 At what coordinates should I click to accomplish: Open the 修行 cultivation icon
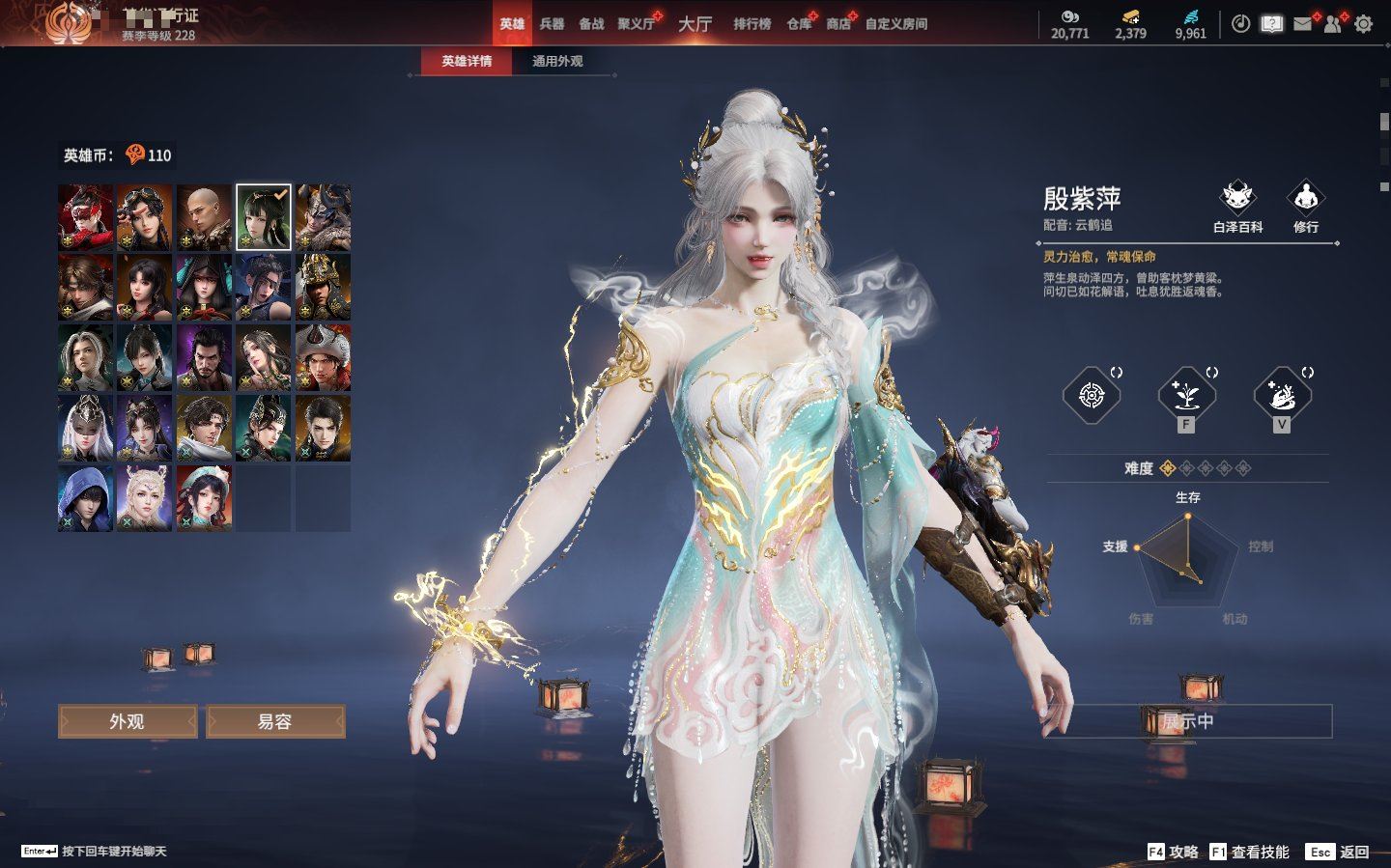pos(1306,206)
